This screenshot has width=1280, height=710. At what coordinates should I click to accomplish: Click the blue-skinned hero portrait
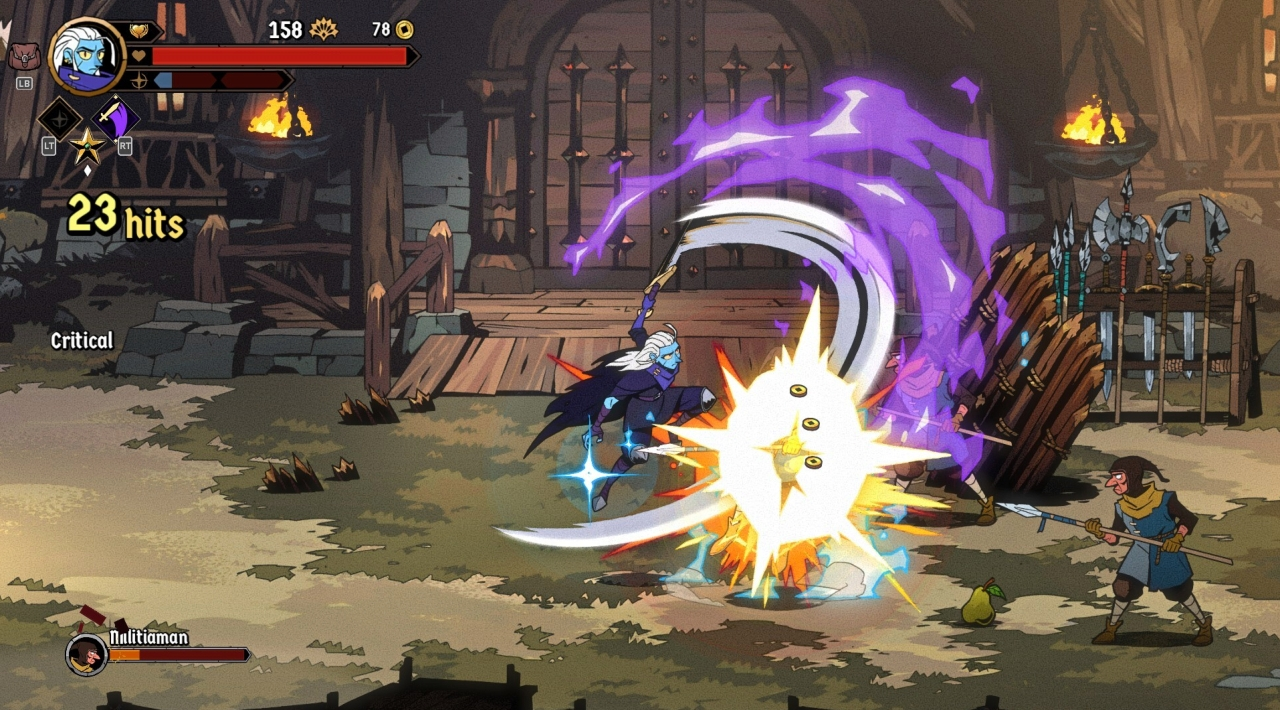tap(86, 56)
